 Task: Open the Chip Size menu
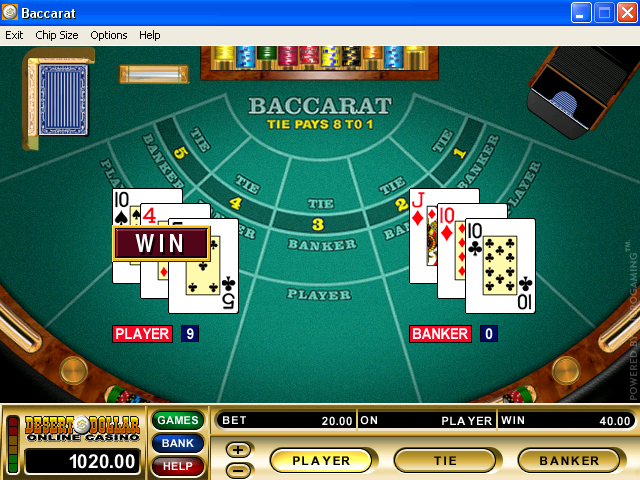click(x=56, y=35)
